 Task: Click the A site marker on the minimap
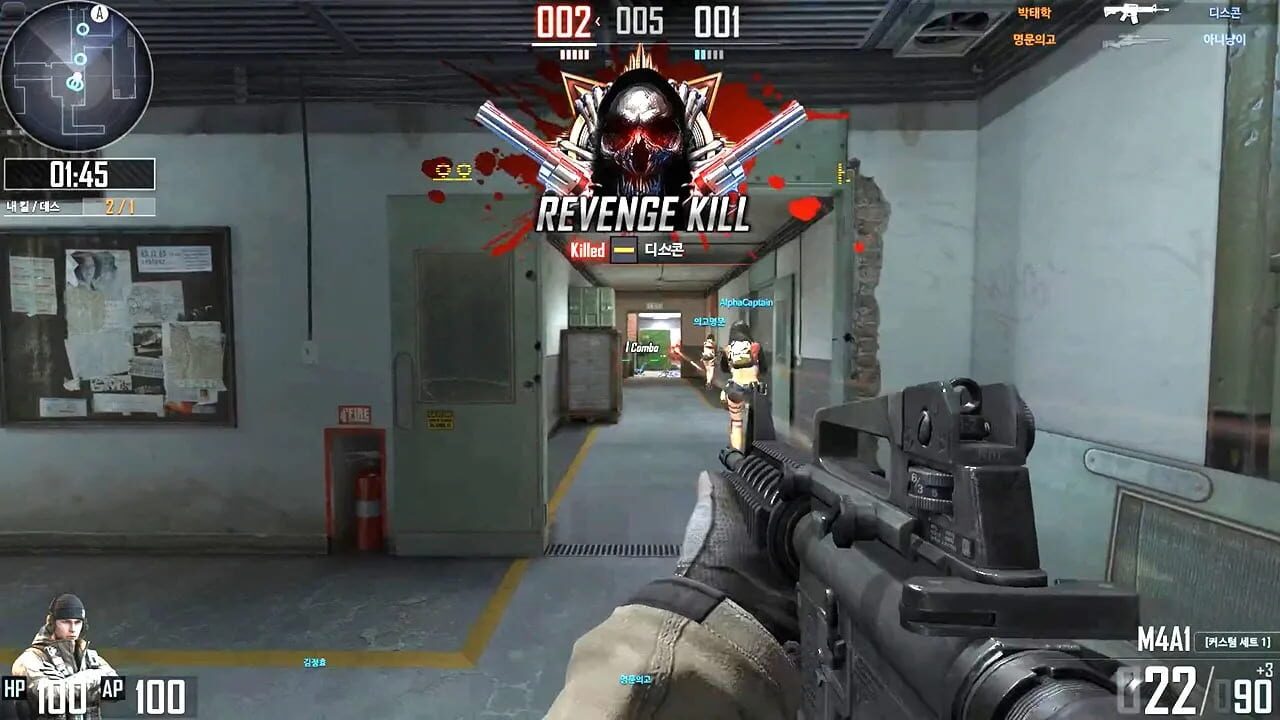pos(99,14)
